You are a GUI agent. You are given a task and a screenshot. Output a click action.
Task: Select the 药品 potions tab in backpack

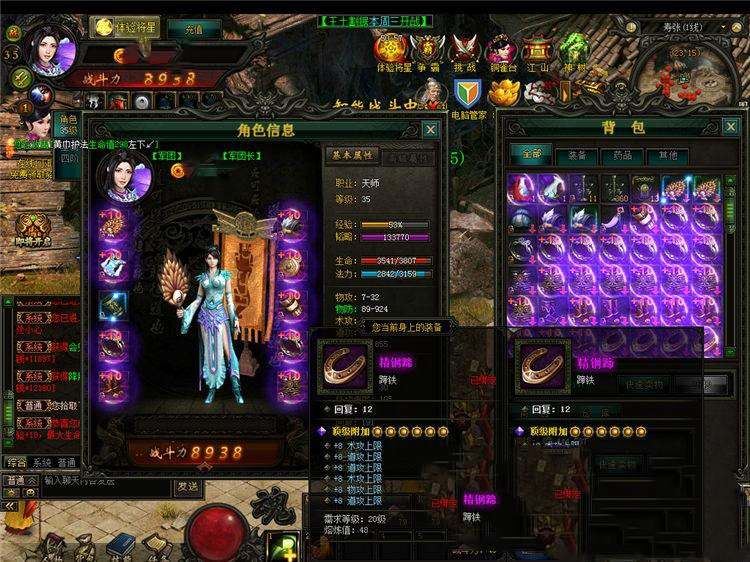point(622,156)
